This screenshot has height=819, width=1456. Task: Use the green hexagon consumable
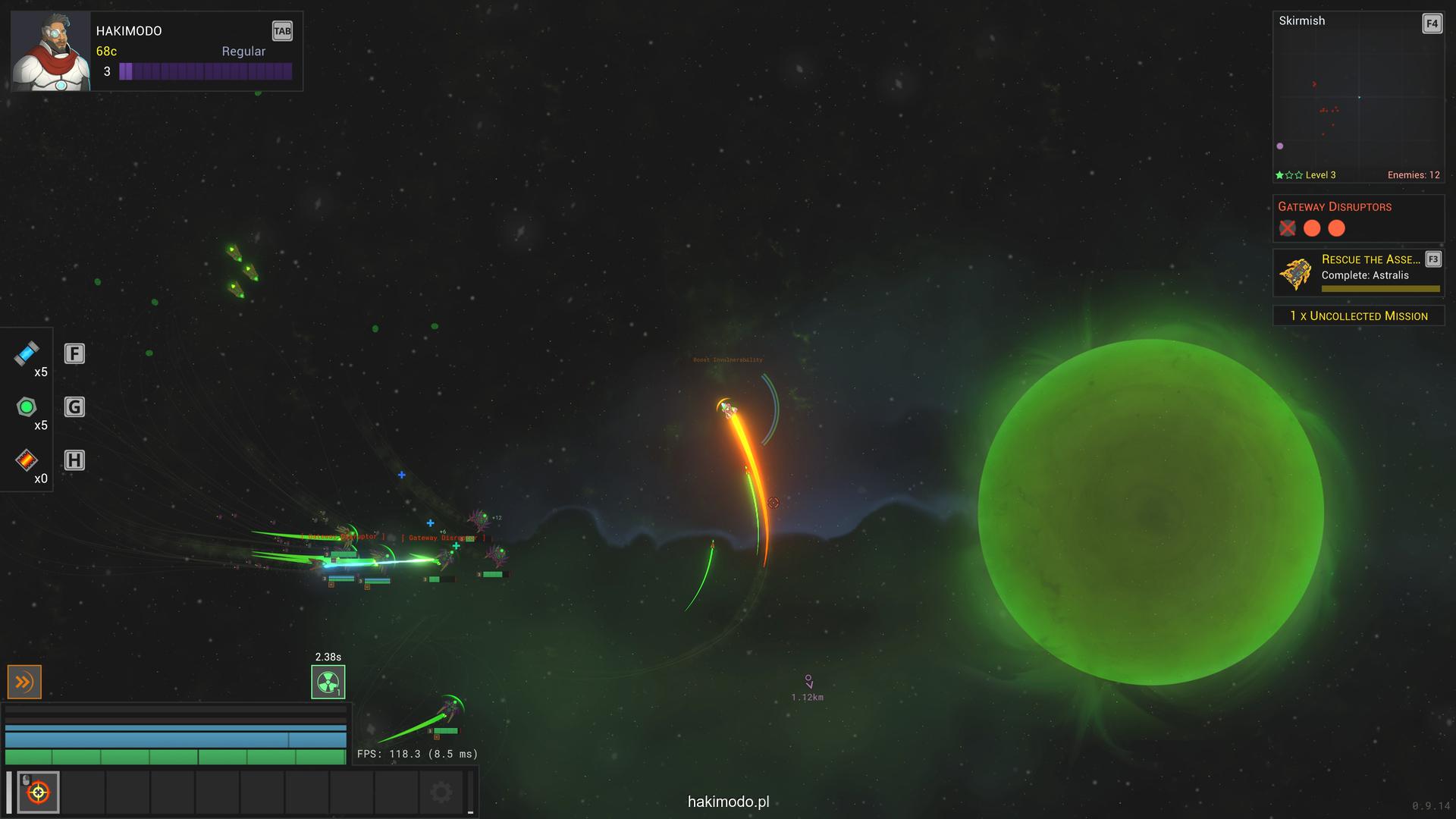(27, 407)
